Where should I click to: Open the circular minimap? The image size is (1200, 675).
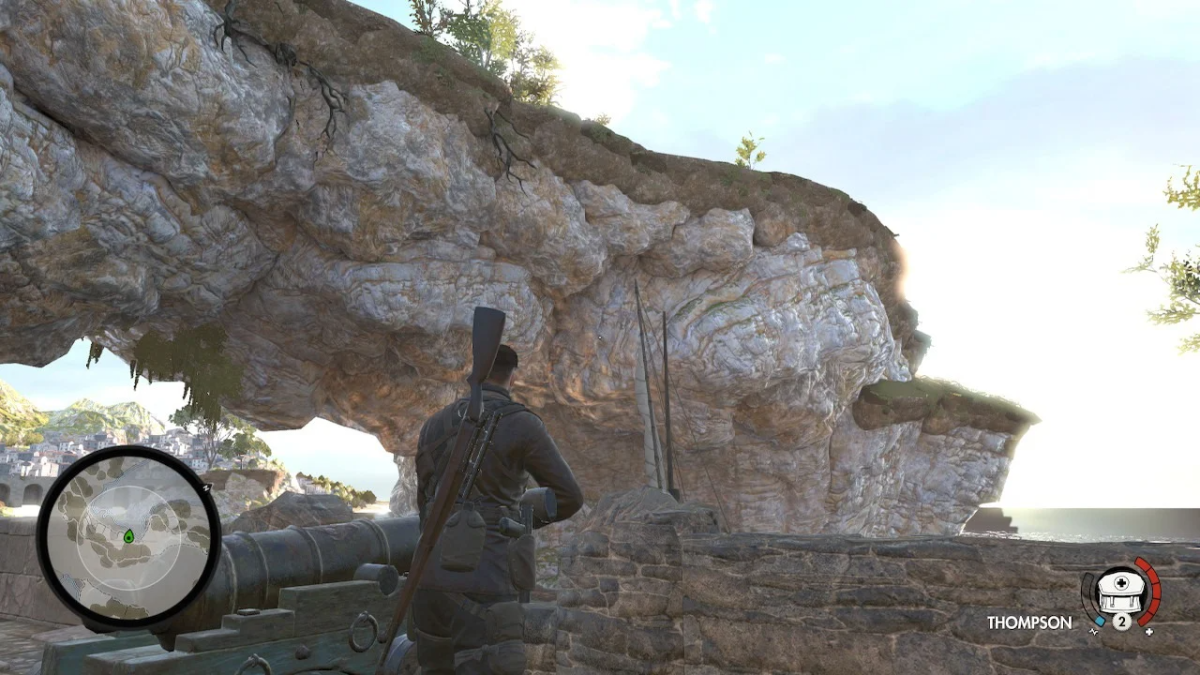[x=128, y=535]
